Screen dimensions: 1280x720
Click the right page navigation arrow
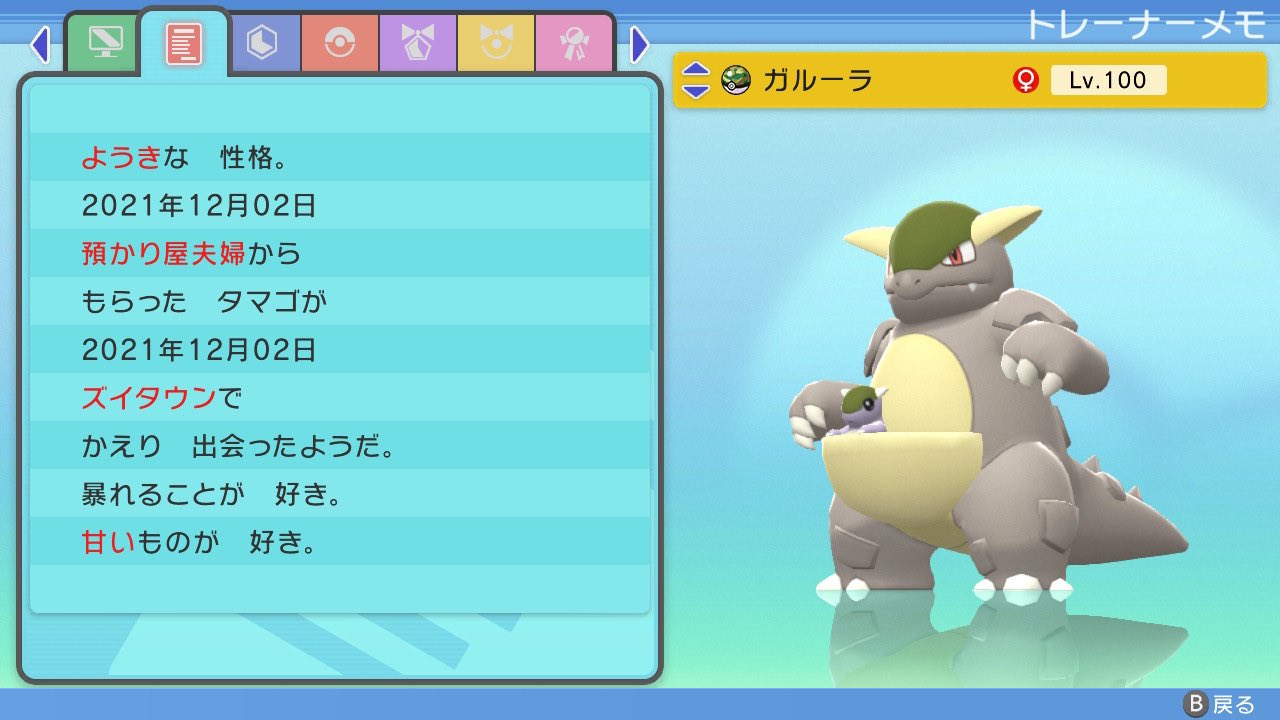coord(638,44)
